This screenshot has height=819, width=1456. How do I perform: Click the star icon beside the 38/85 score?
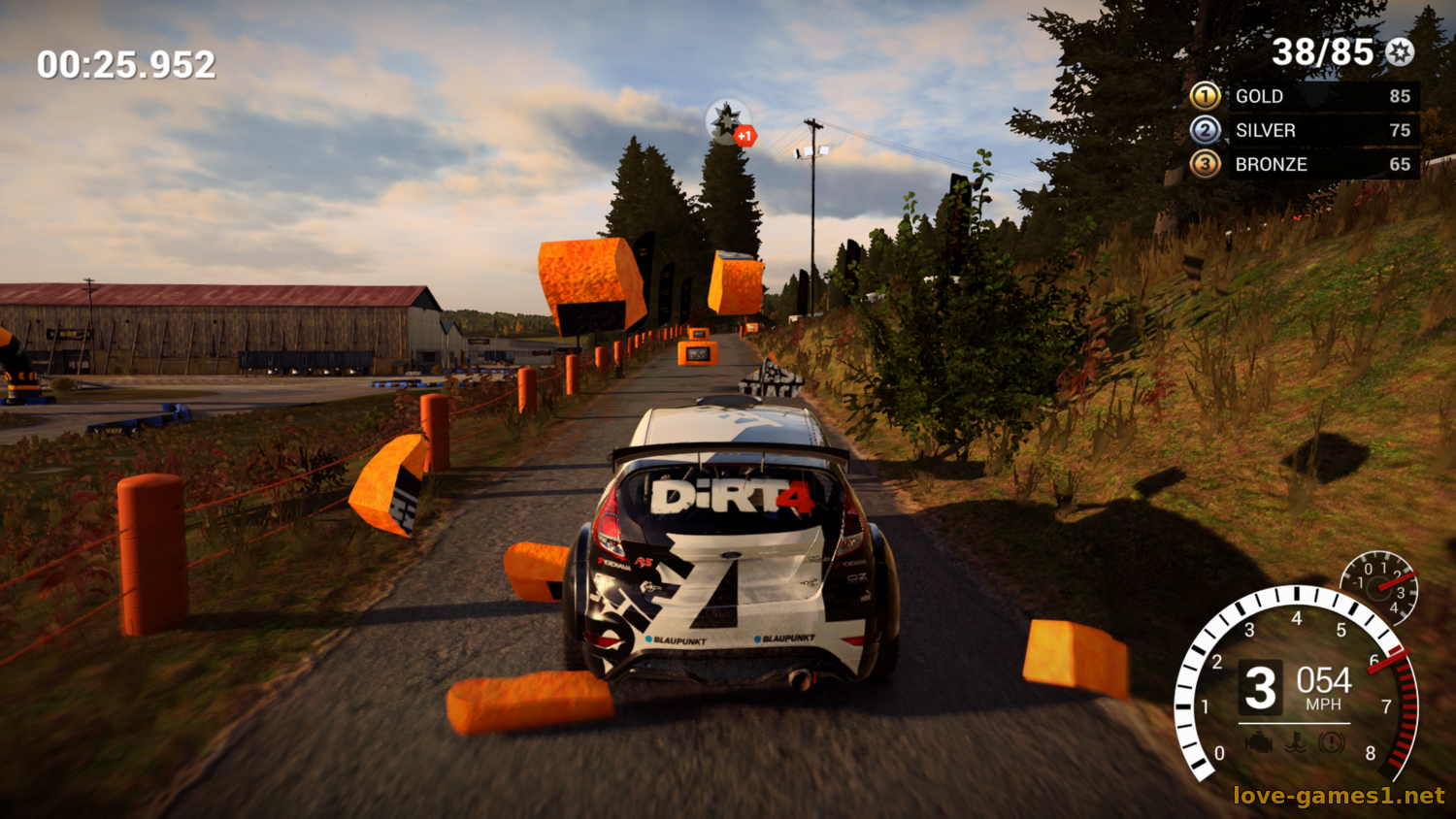click(1399, 52)
